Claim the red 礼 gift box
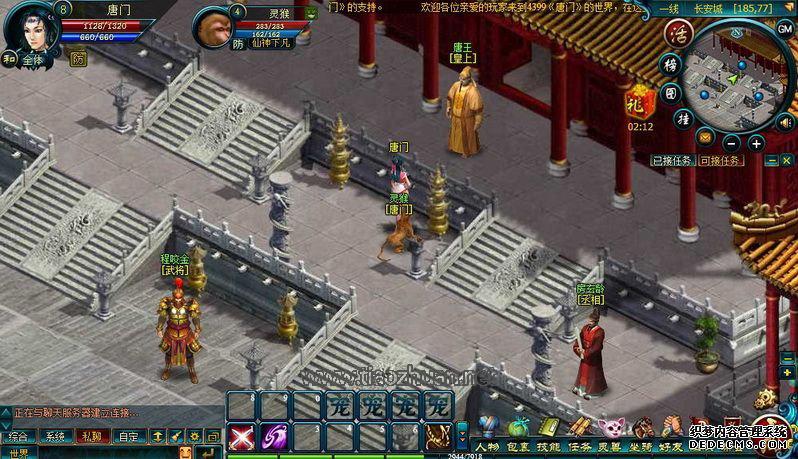The width and height of the screenshot is (798, 459). [638, 101]
